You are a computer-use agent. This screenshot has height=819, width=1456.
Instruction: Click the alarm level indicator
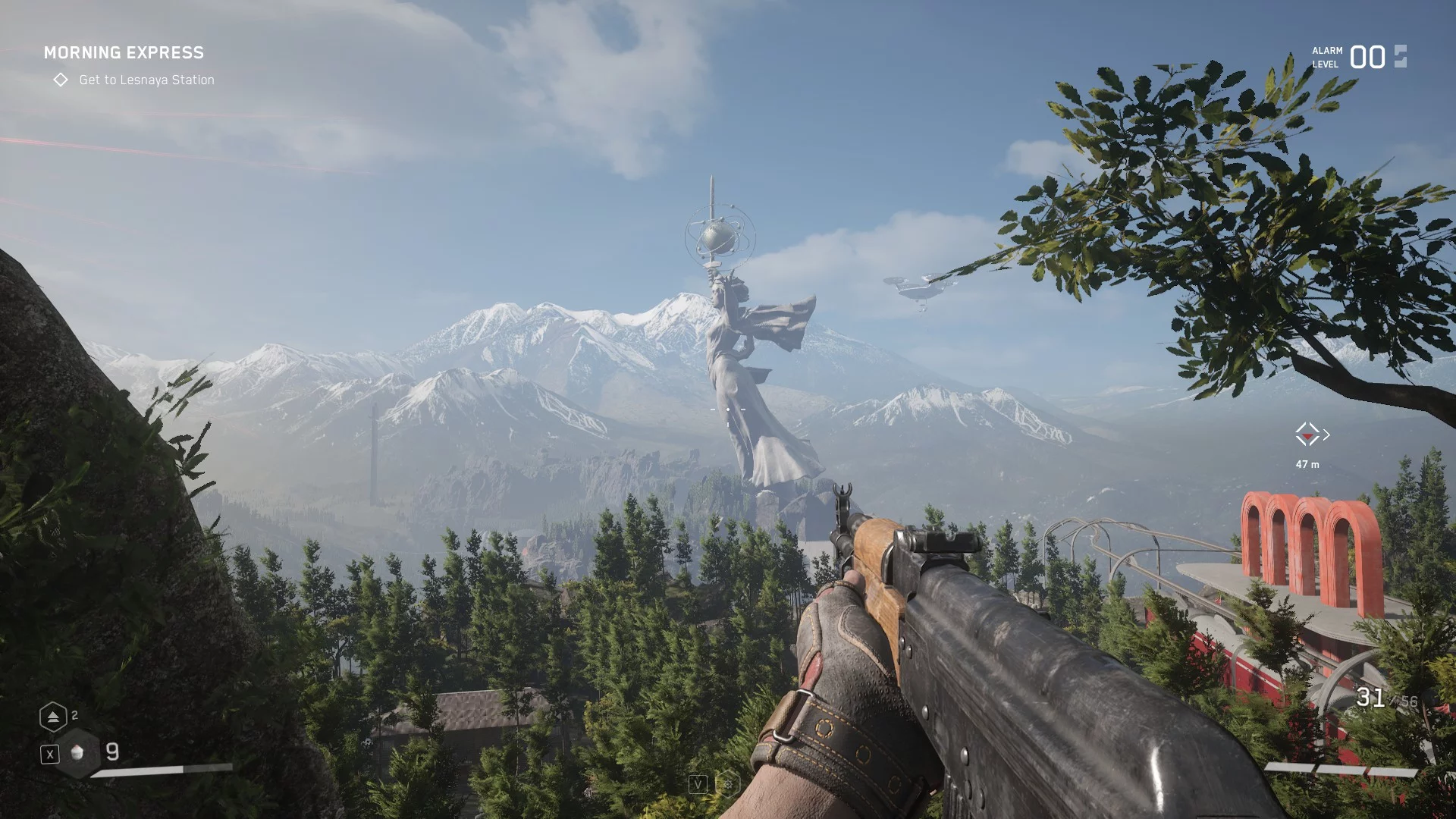[1359, 57]
